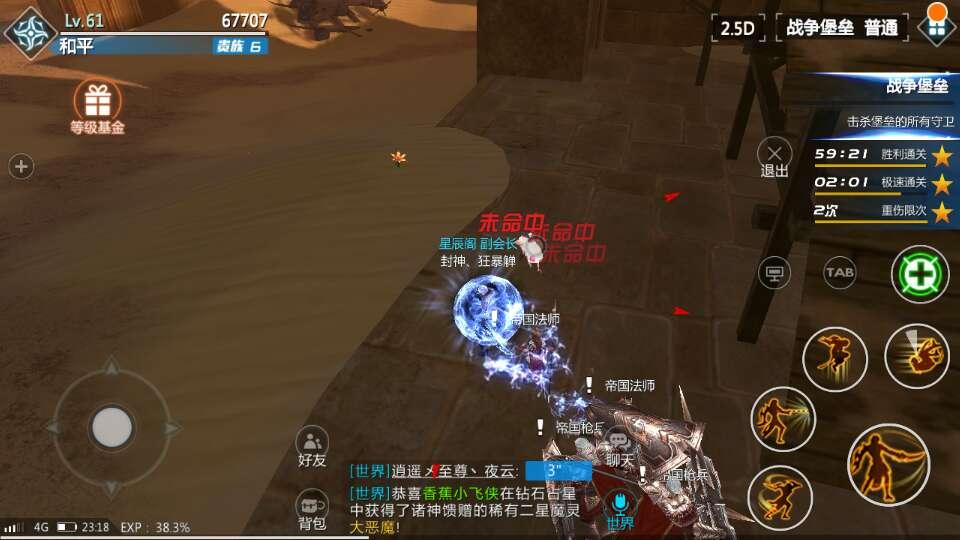
Task: Activate the main sword attack button
Action: click(888, 465)
